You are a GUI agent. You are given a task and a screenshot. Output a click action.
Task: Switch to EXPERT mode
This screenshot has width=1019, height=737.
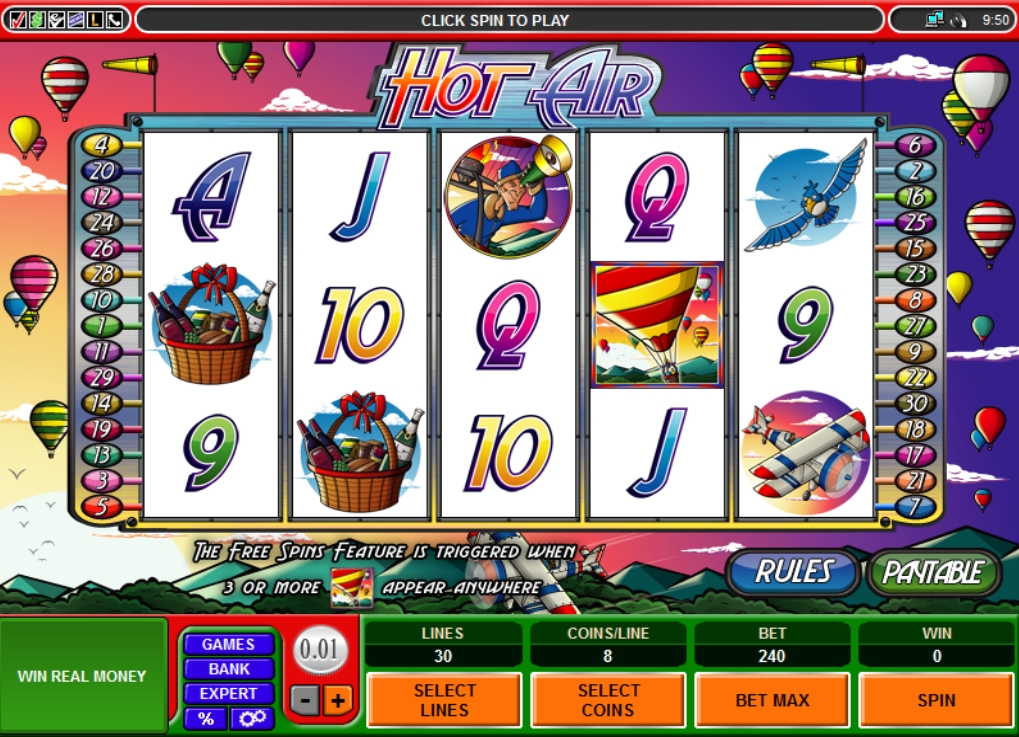(228, 693)
